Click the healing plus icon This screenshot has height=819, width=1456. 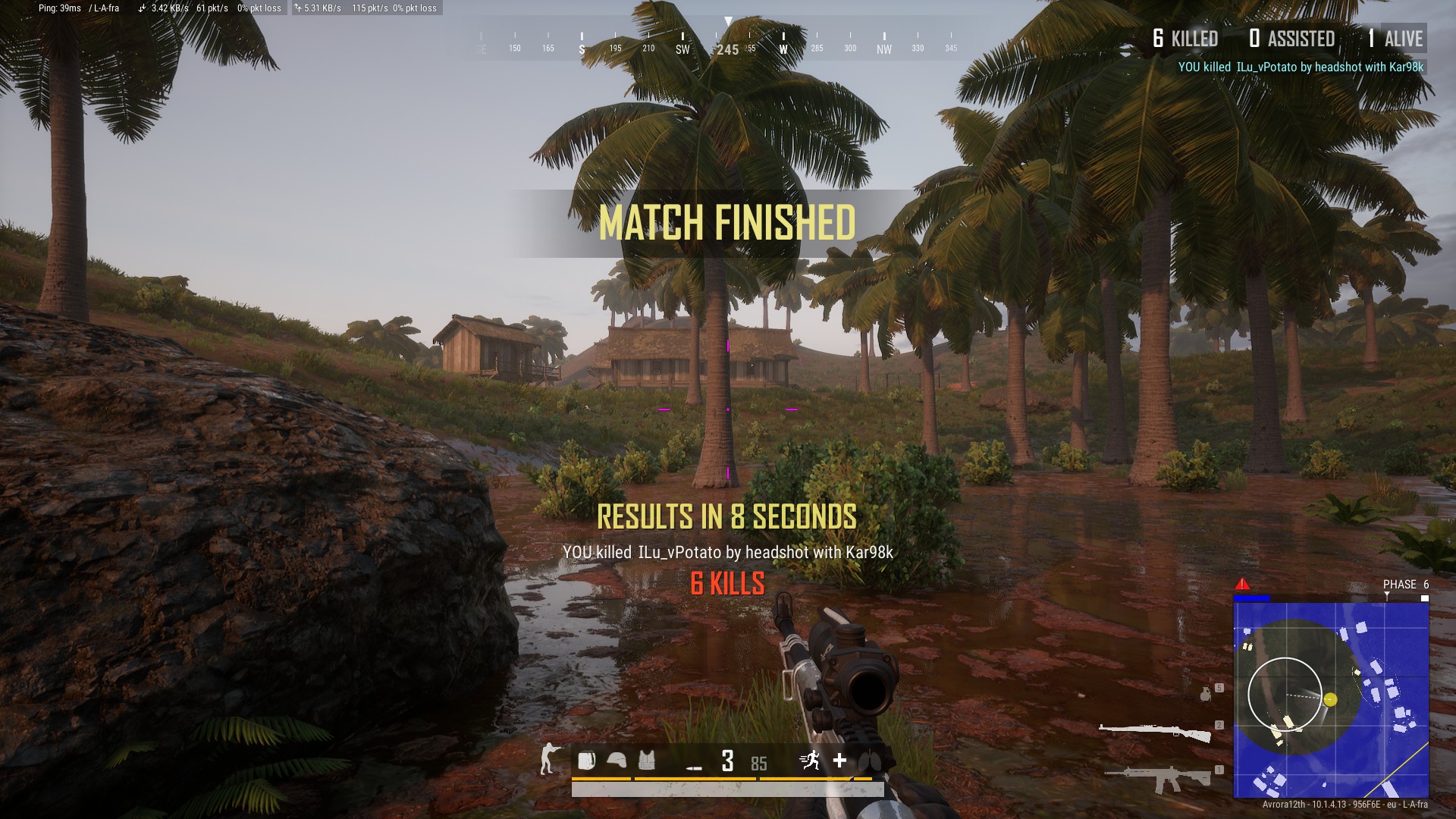[839, 761]
